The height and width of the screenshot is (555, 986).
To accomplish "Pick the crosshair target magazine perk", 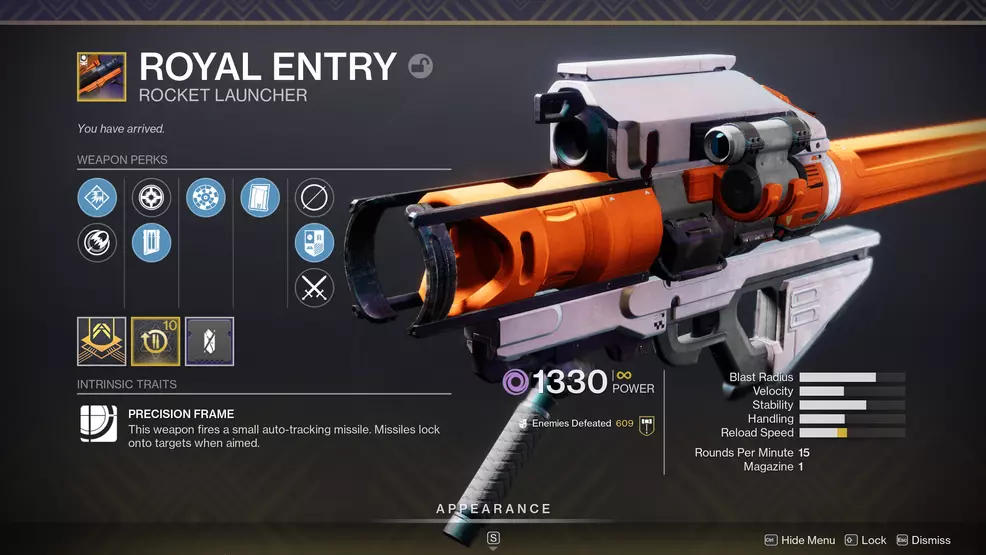I will click(x=152, y=197).
